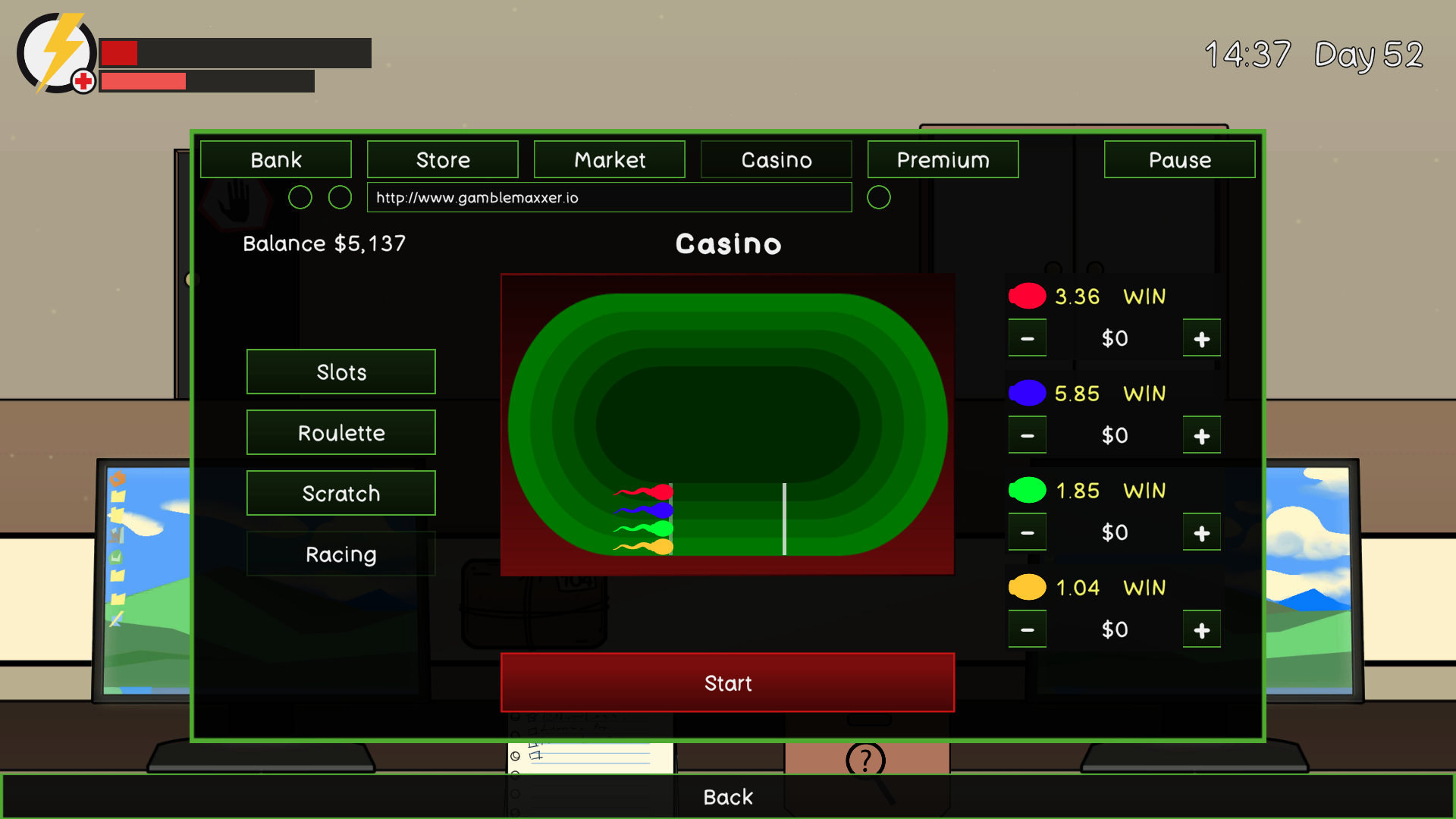Open the Bank tab
The height and width of the screenshot is (819, 1456).
pos(275,159)
